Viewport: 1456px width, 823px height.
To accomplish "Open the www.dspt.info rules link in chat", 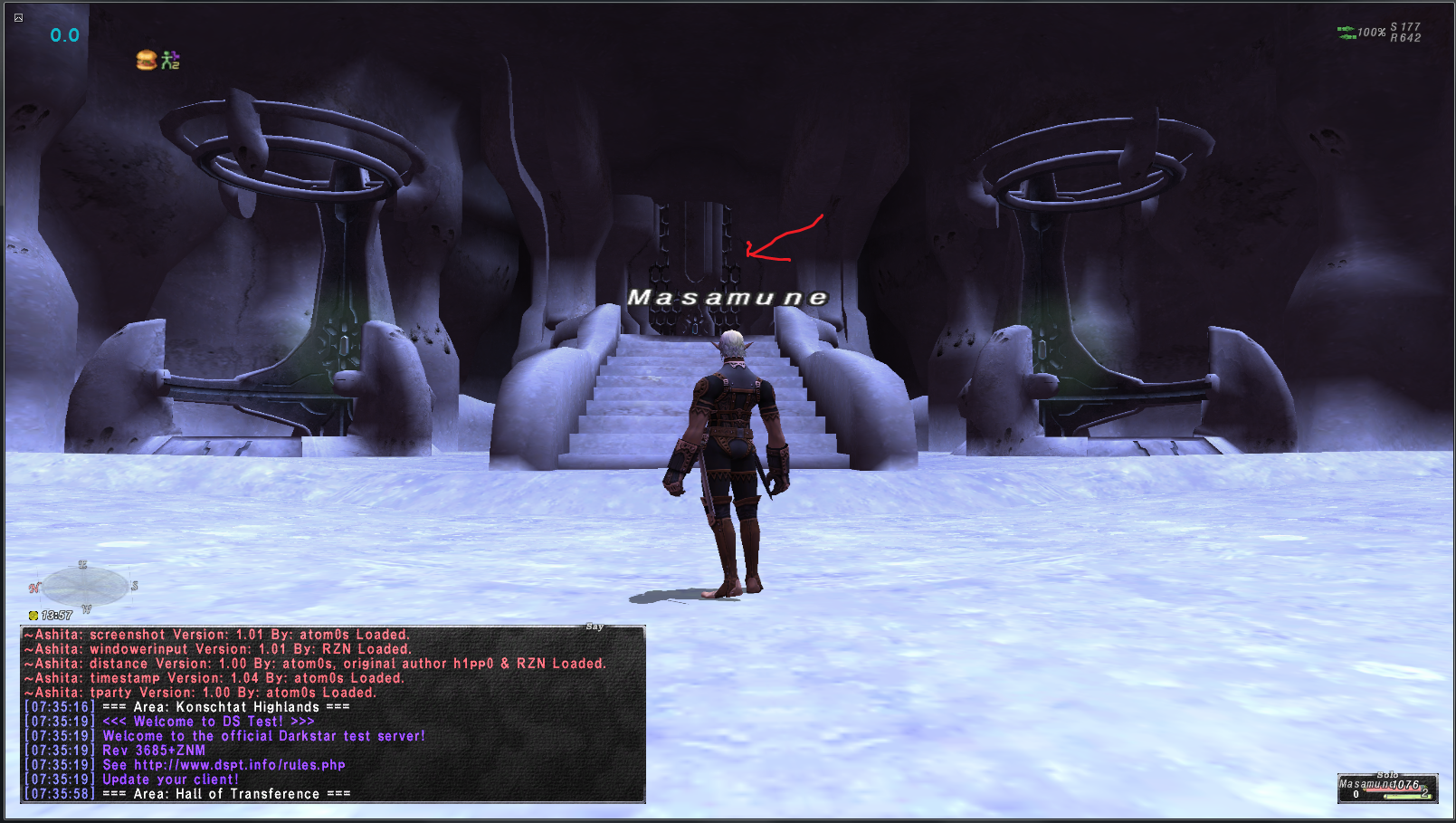I will 239,765.
